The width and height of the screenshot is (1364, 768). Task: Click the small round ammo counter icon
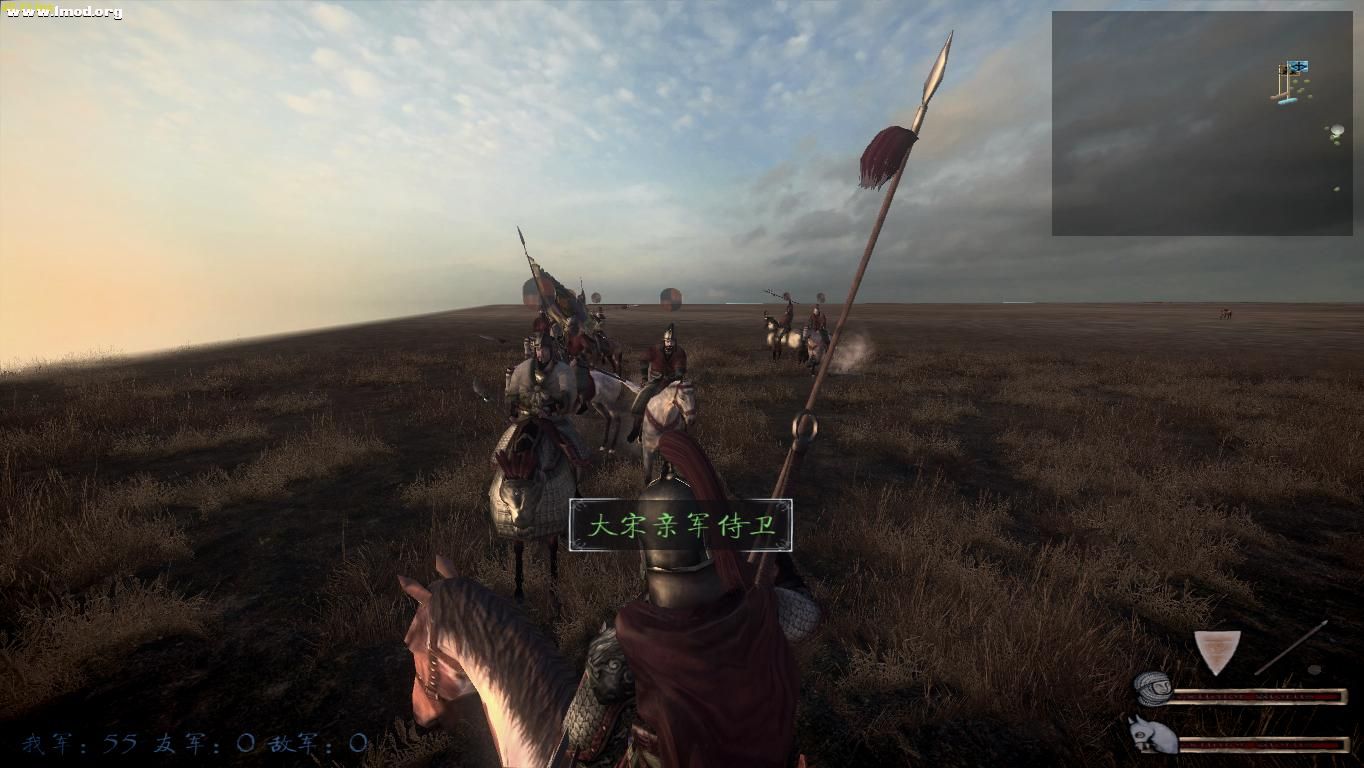click(x=1314, y=669)
